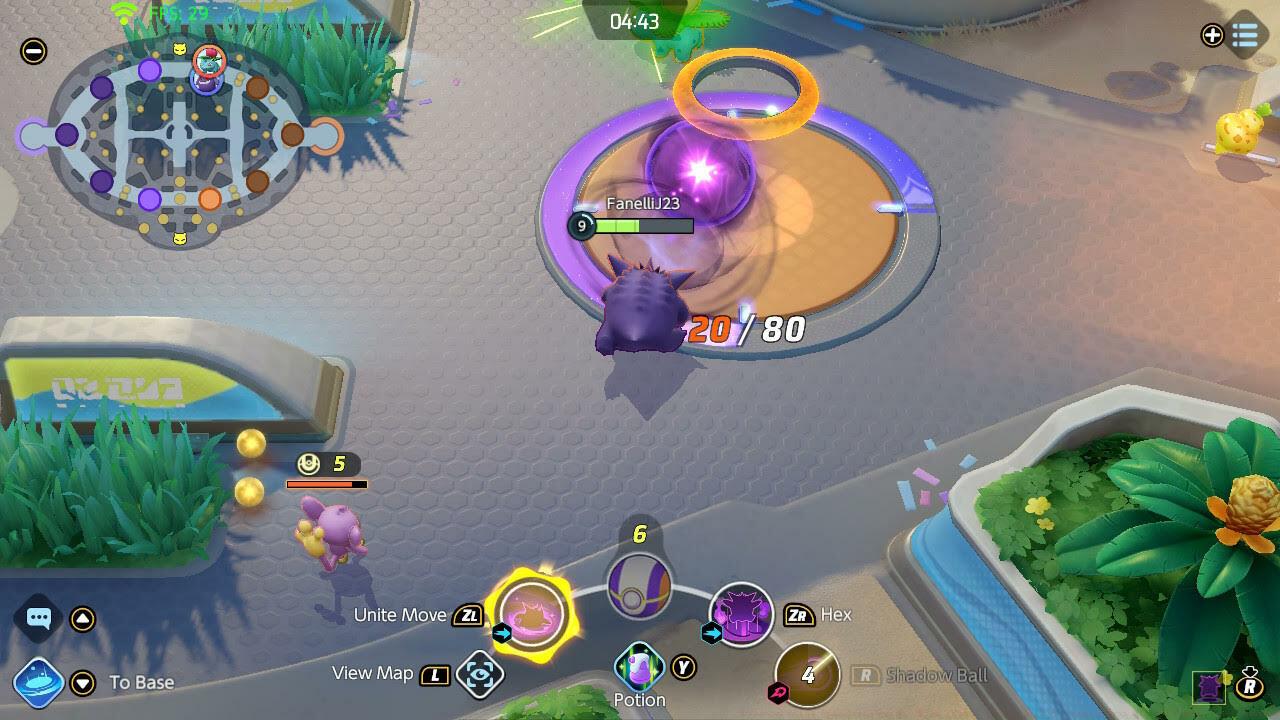
Task: Tap the Poké Ball score icon
Action: pos(639,585)
